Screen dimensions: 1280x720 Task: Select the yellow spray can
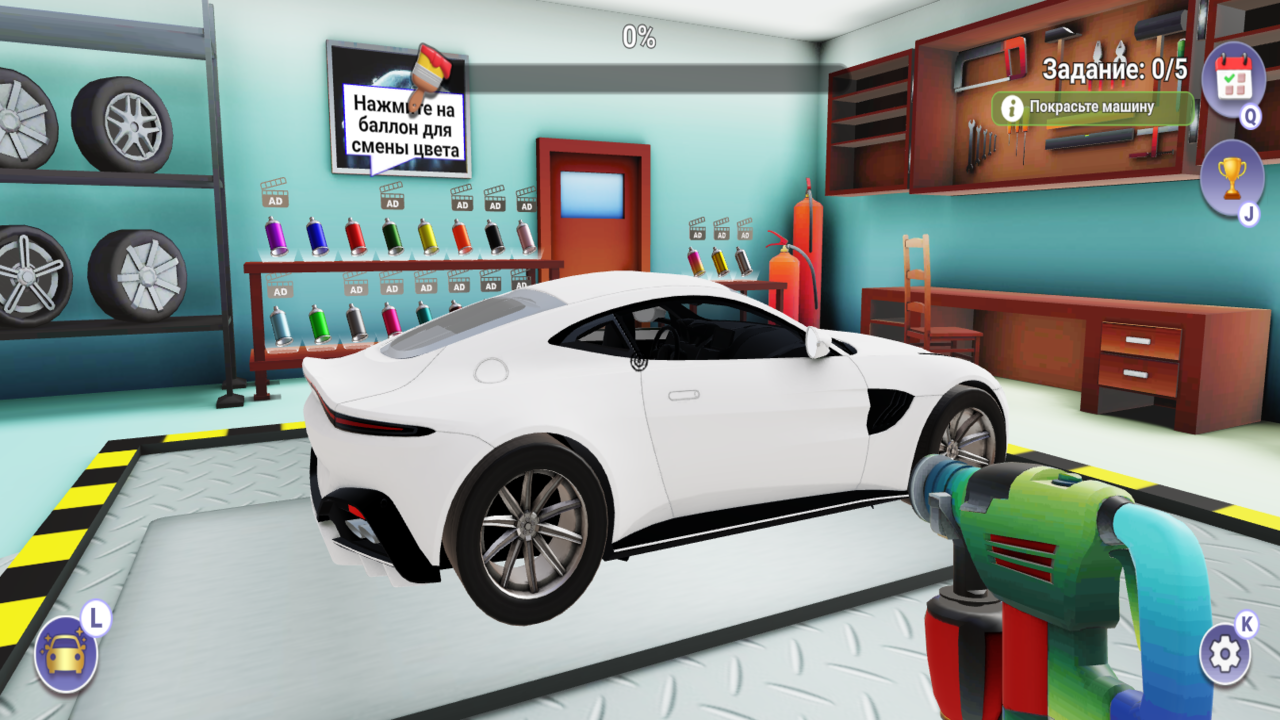tap(429, 238)
